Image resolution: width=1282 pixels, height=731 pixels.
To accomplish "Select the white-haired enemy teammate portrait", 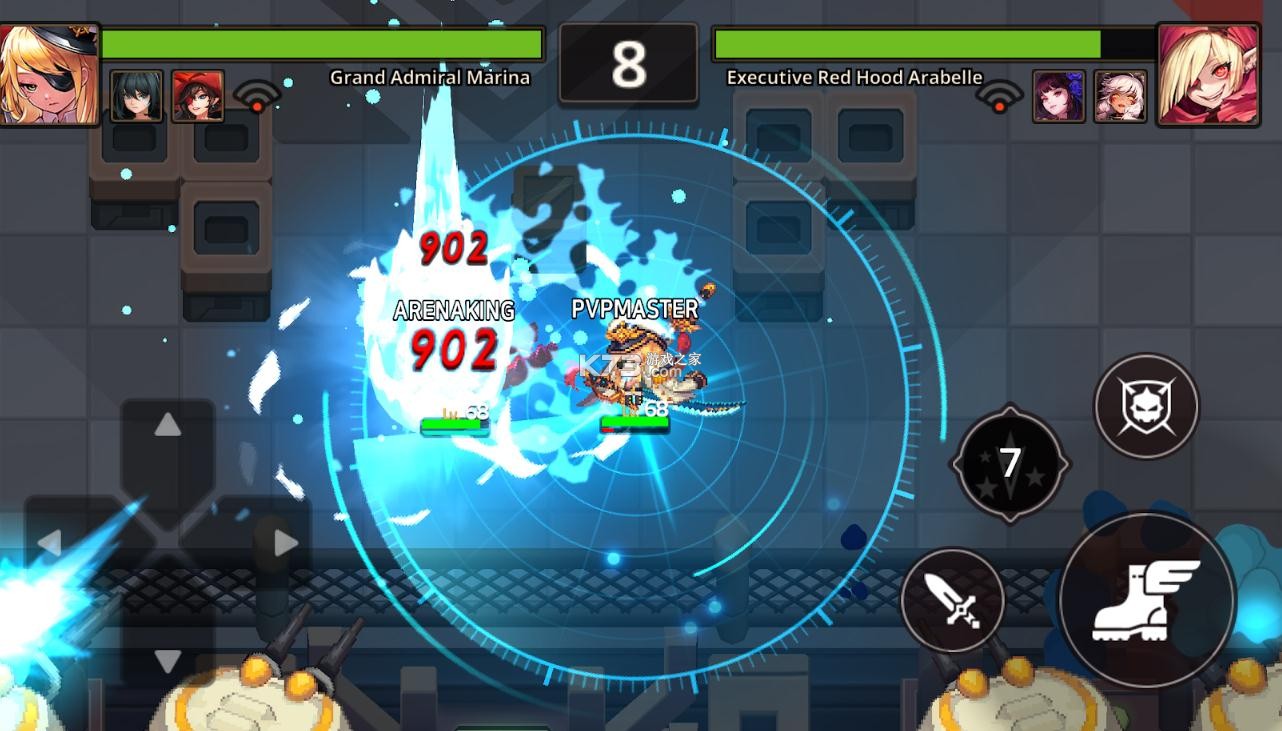I will click(x=1120, y=96).
